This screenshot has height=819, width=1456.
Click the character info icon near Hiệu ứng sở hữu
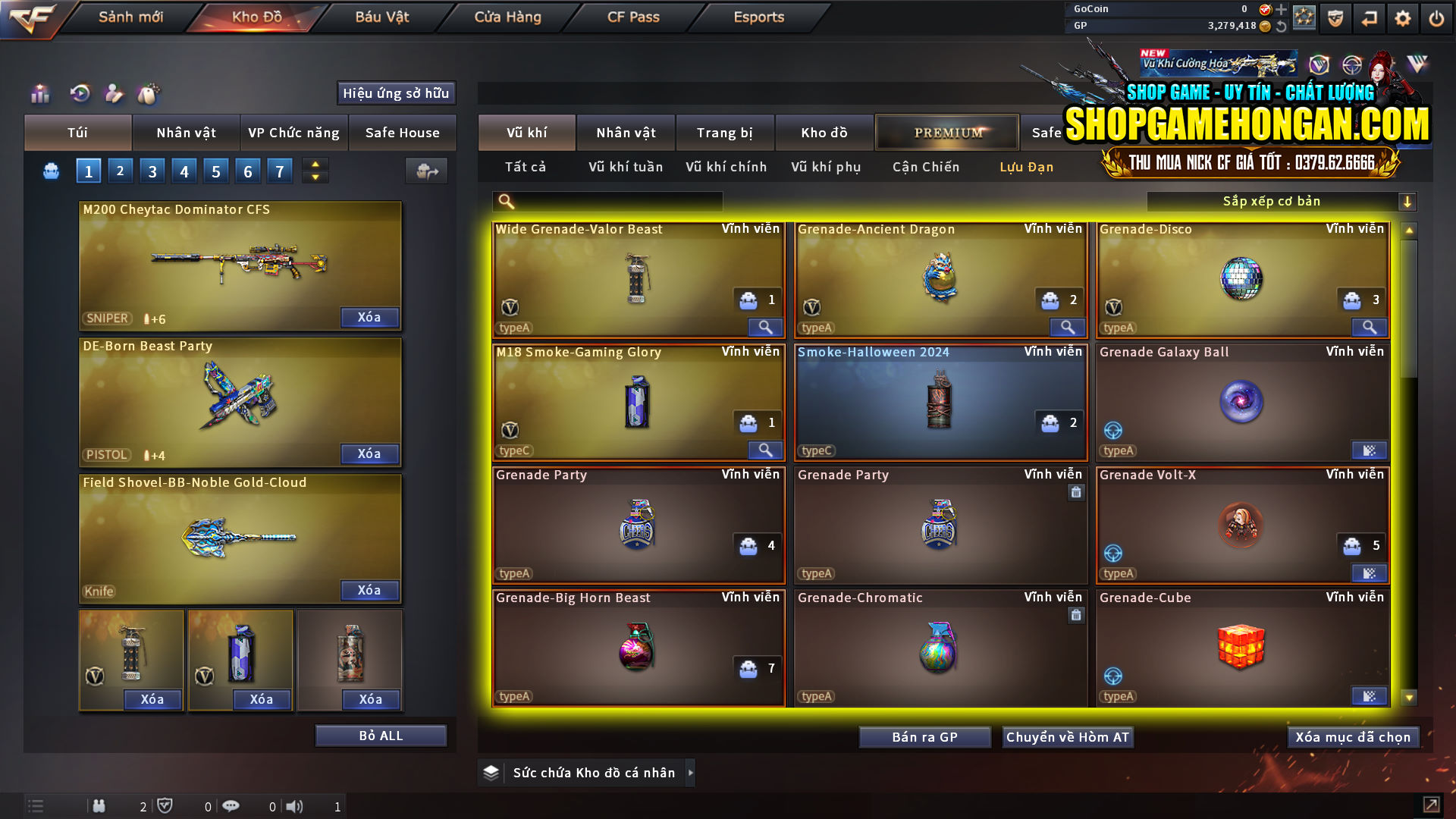(114, 93)
